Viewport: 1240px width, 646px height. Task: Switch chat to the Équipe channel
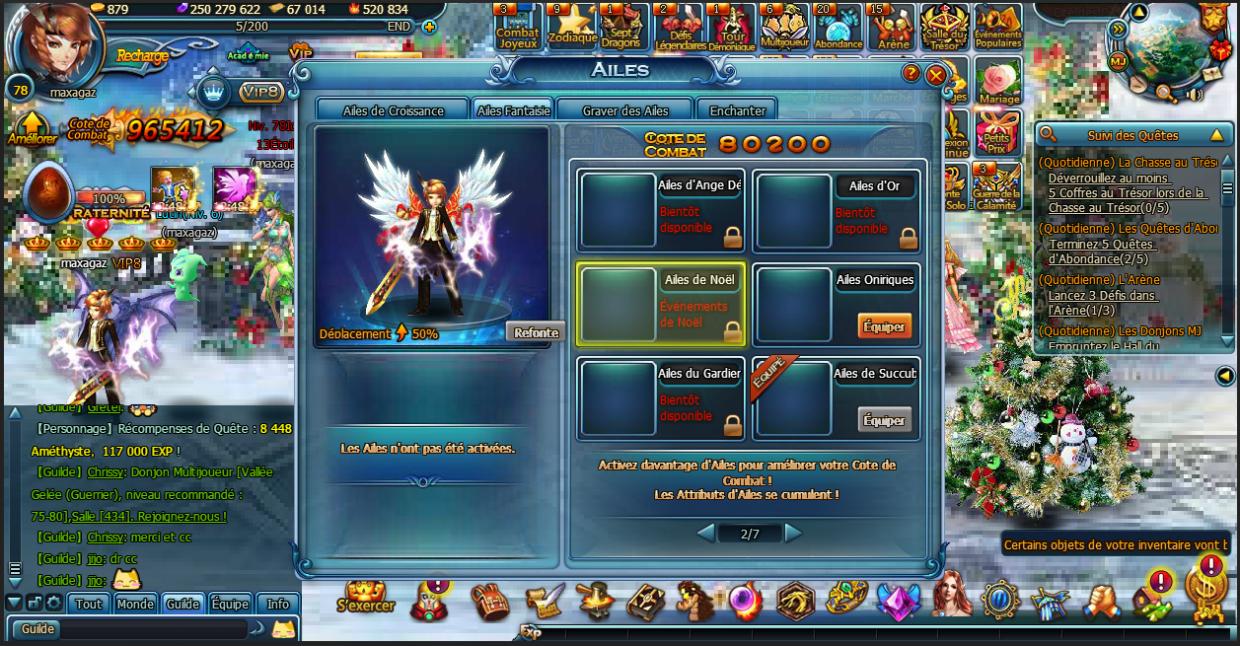pyautogui.click(x=230, y=604)
